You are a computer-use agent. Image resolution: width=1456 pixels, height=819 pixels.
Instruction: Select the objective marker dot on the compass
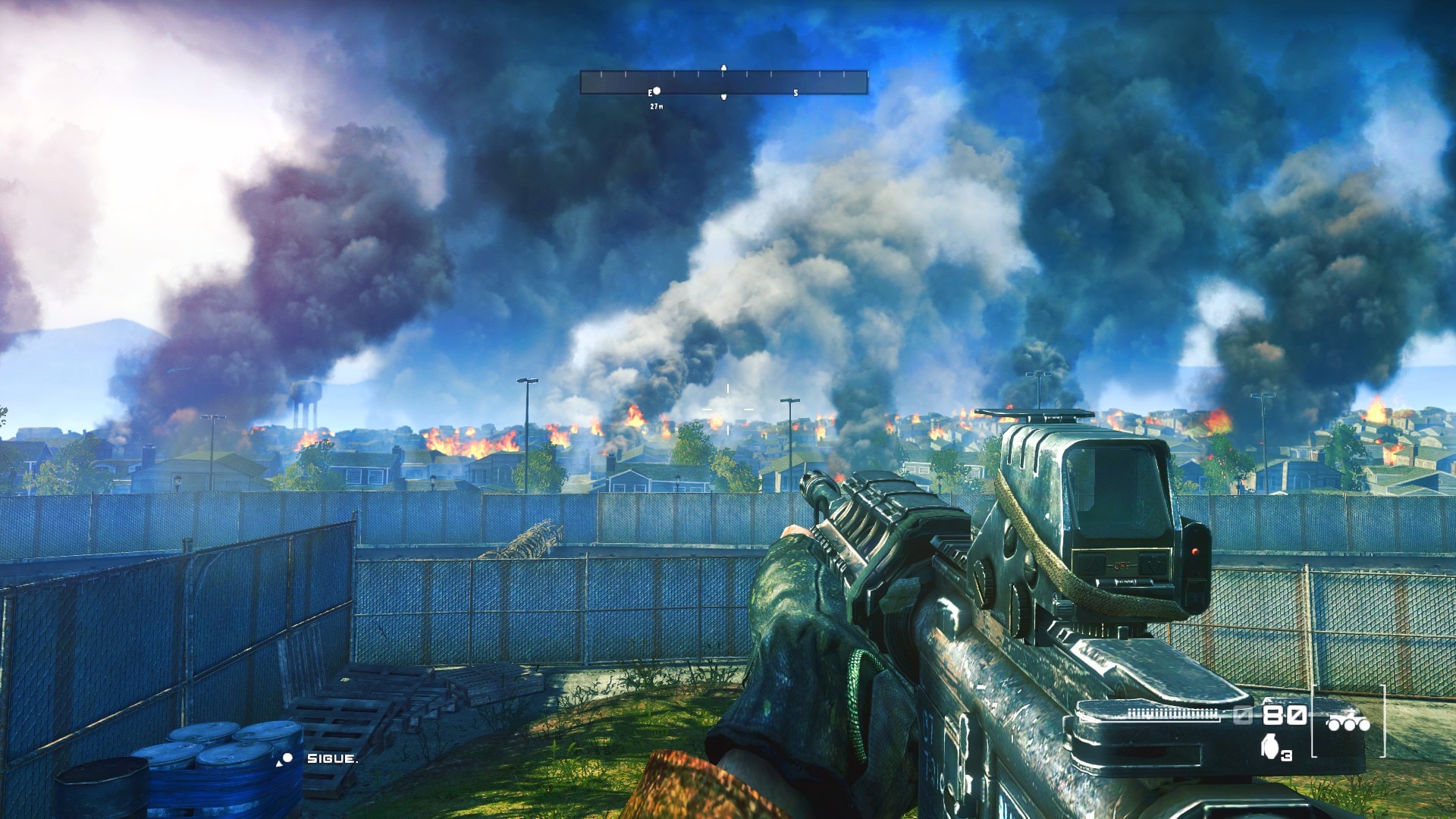tap(657, 91)
